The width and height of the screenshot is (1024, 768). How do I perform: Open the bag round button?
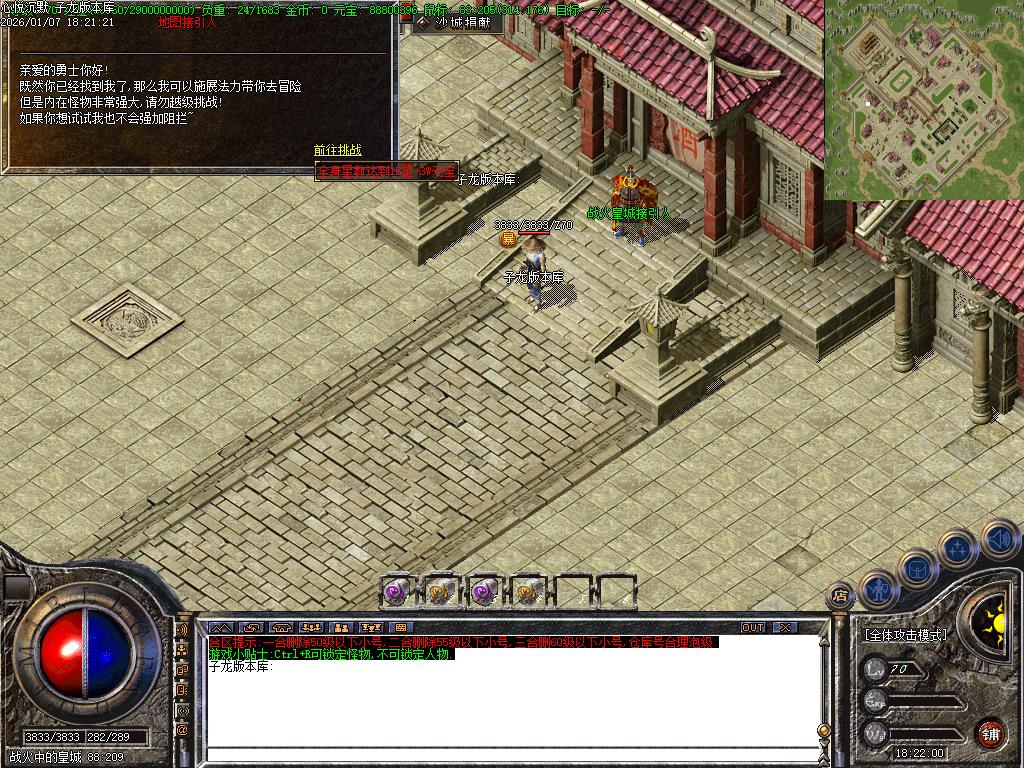click(x=916, y=569)
